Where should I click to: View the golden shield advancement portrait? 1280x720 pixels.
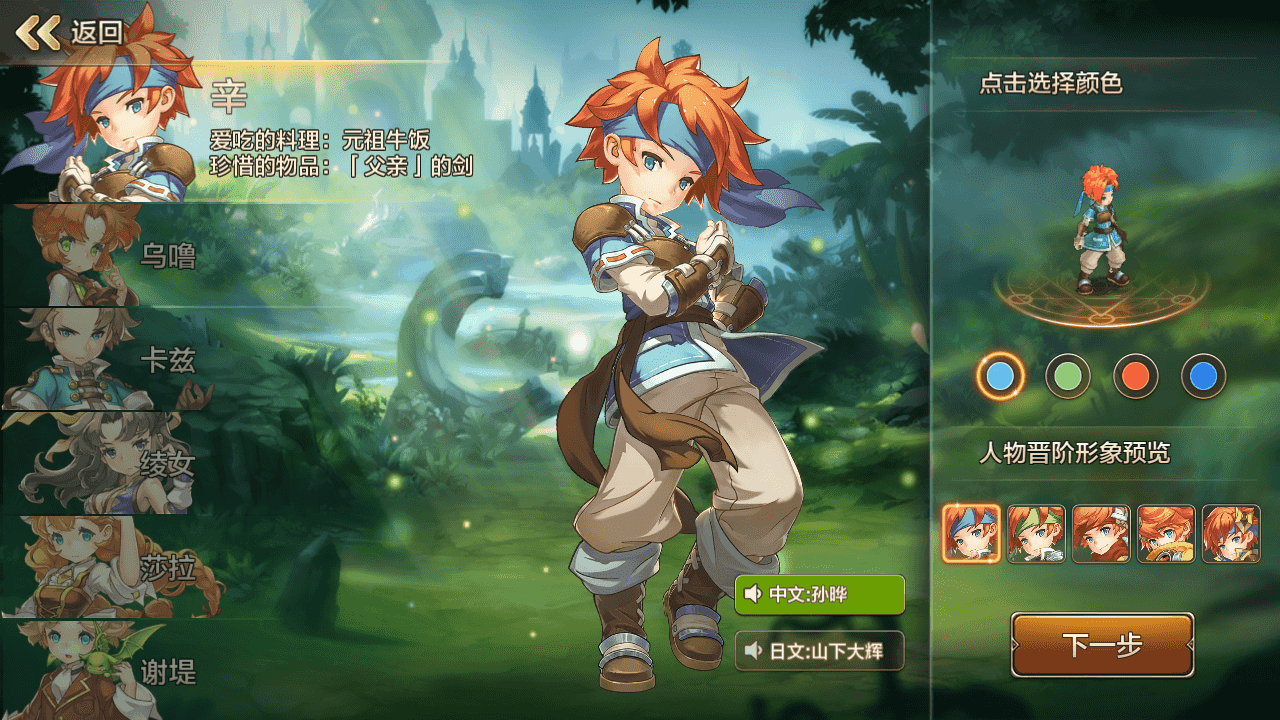click(x=1166, y=534)
